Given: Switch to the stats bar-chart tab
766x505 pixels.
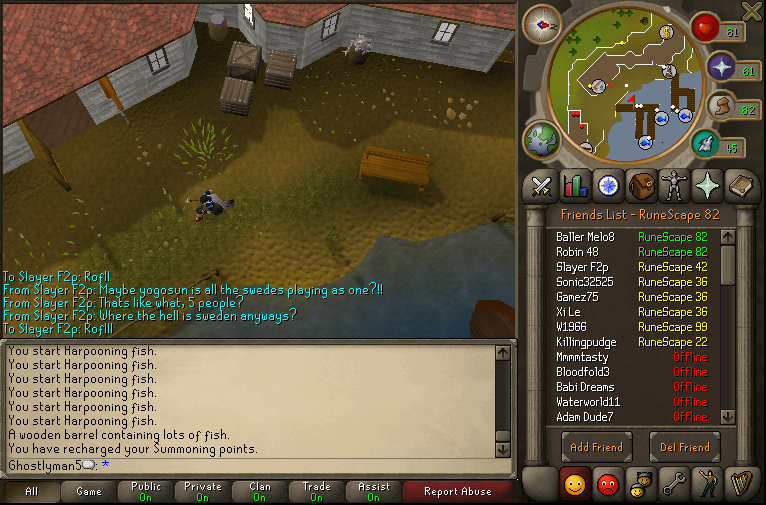Looking at the screenshot, I should 575,185.
